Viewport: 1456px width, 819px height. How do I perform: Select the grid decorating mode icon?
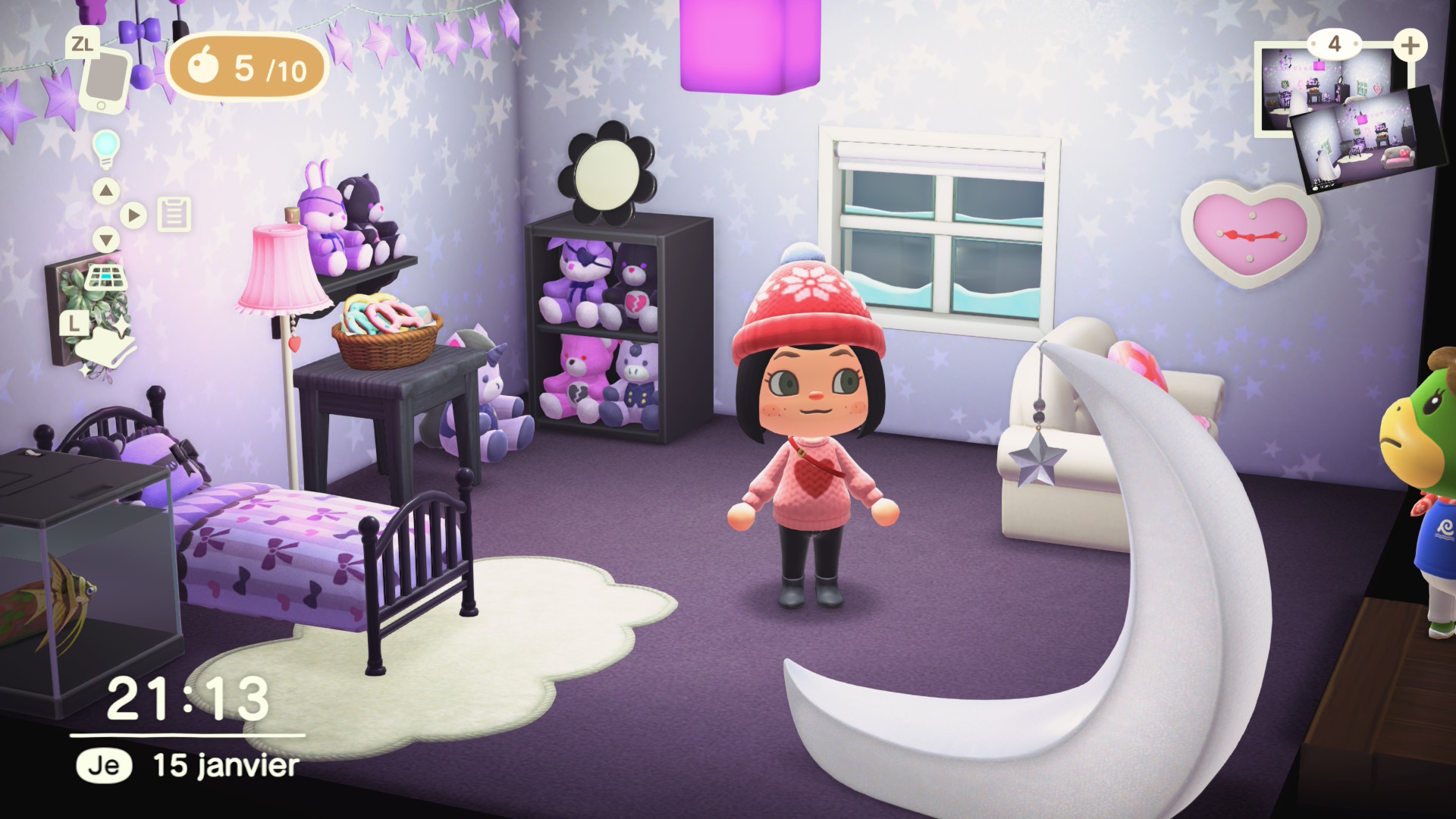tap(105, 278)
